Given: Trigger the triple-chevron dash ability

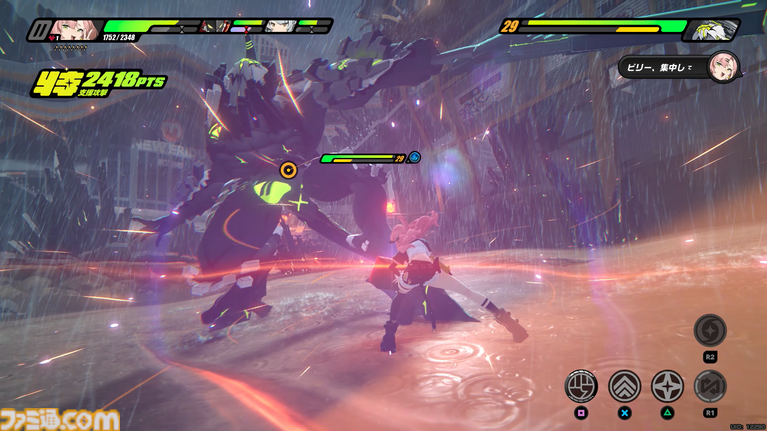Looking at the screenshot, I should click(x=625, y=385).
